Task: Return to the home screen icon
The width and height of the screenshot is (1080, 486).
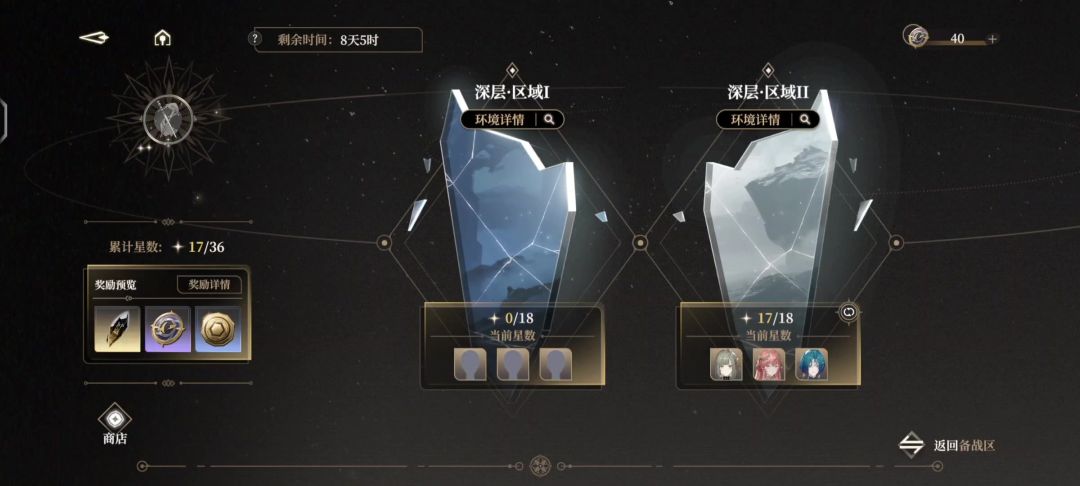Action: coord(162,38)
